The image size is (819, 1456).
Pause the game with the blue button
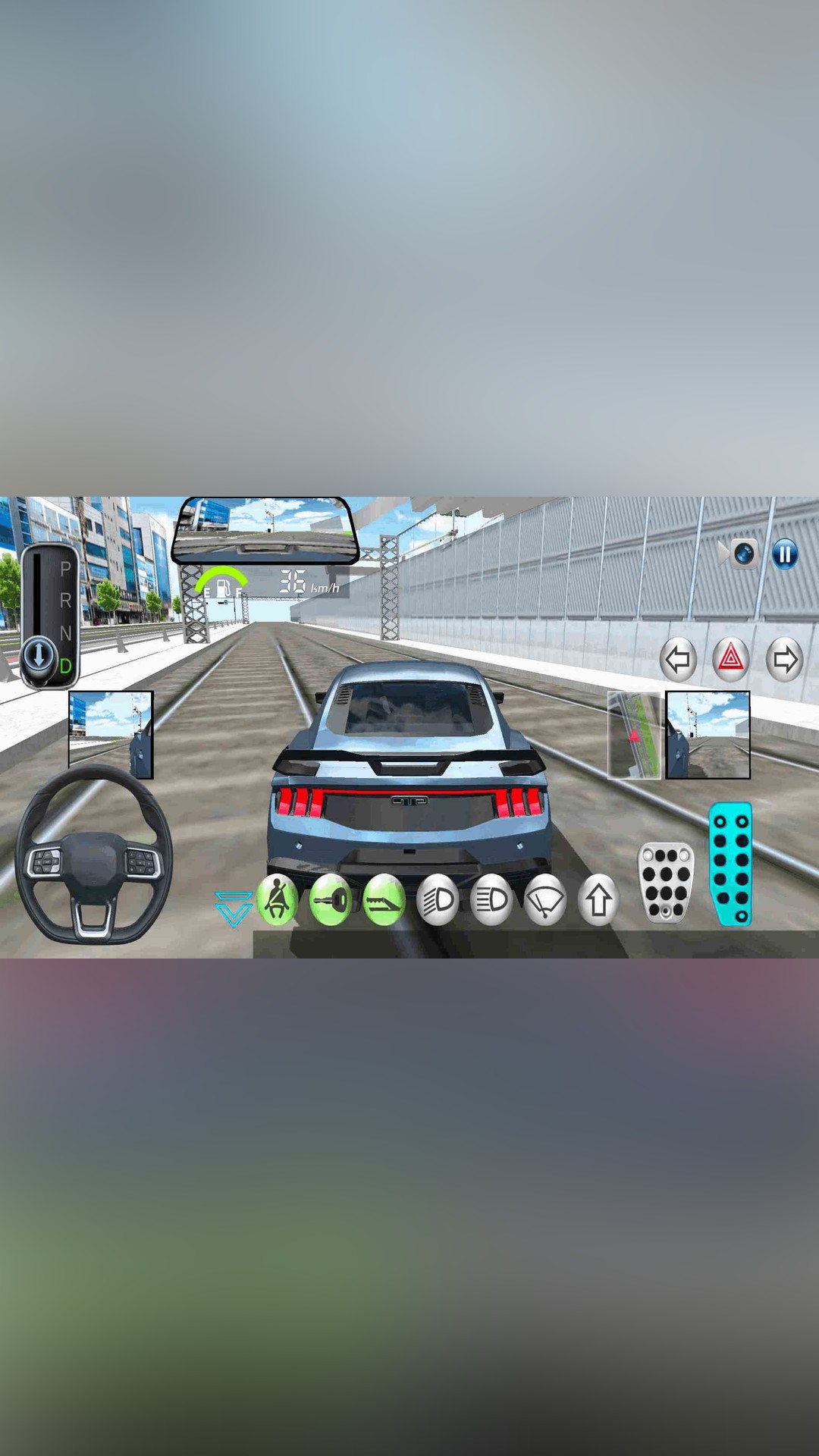pos(785,554)
